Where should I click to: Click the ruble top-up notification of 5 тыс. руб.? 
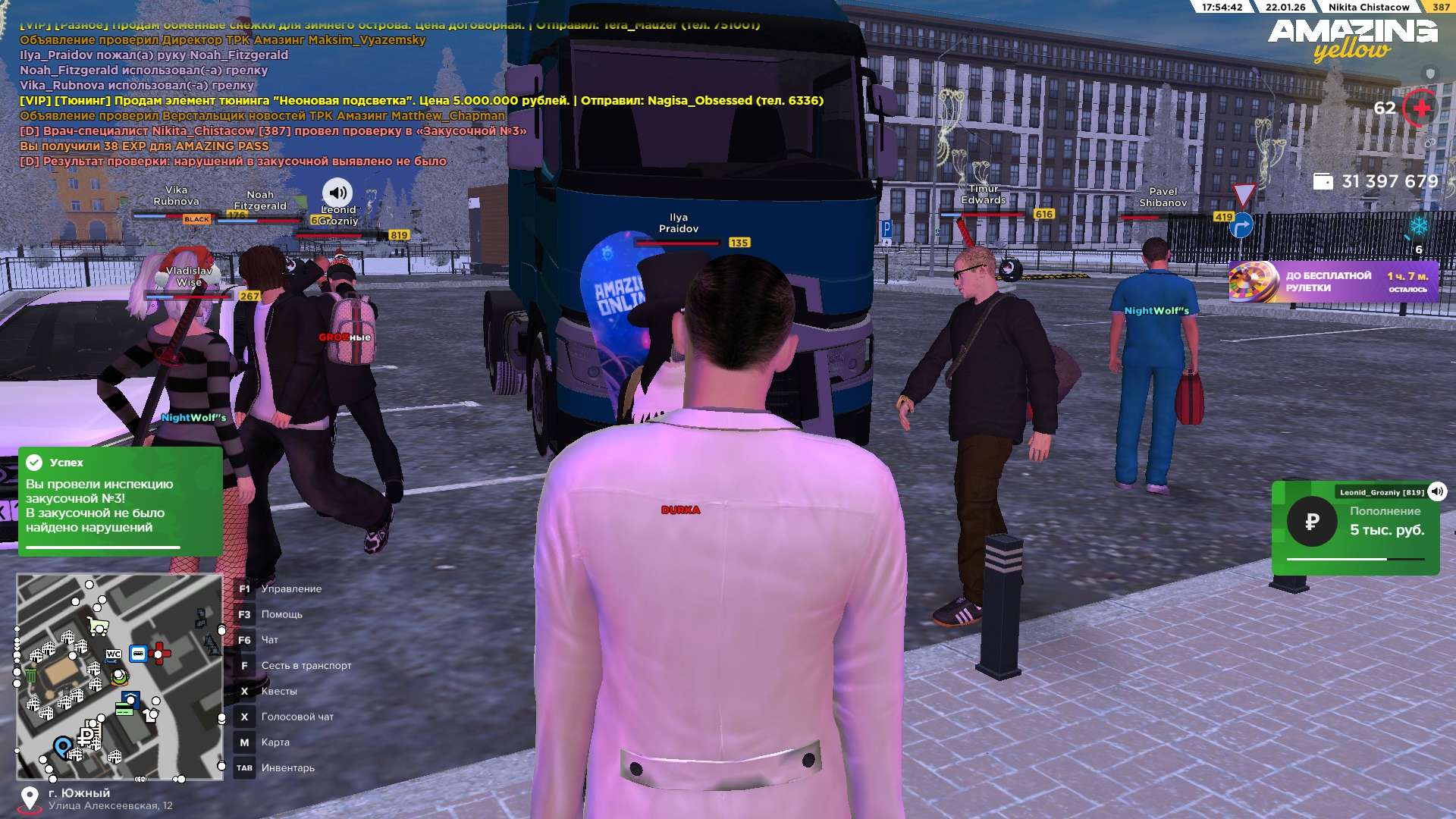(1354, 527)
